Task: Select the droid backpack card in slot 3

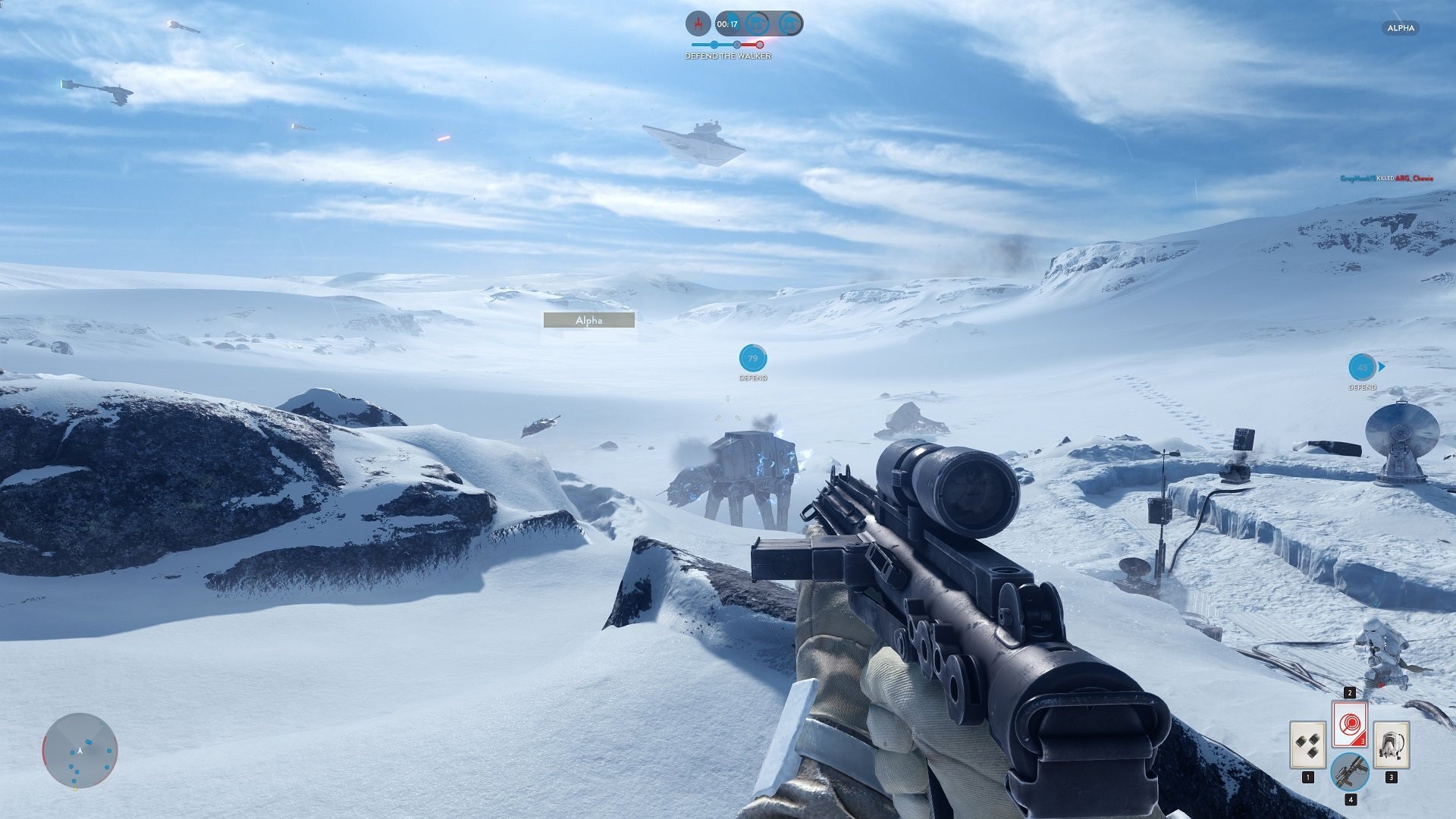Action: [x=1392, y=745]
